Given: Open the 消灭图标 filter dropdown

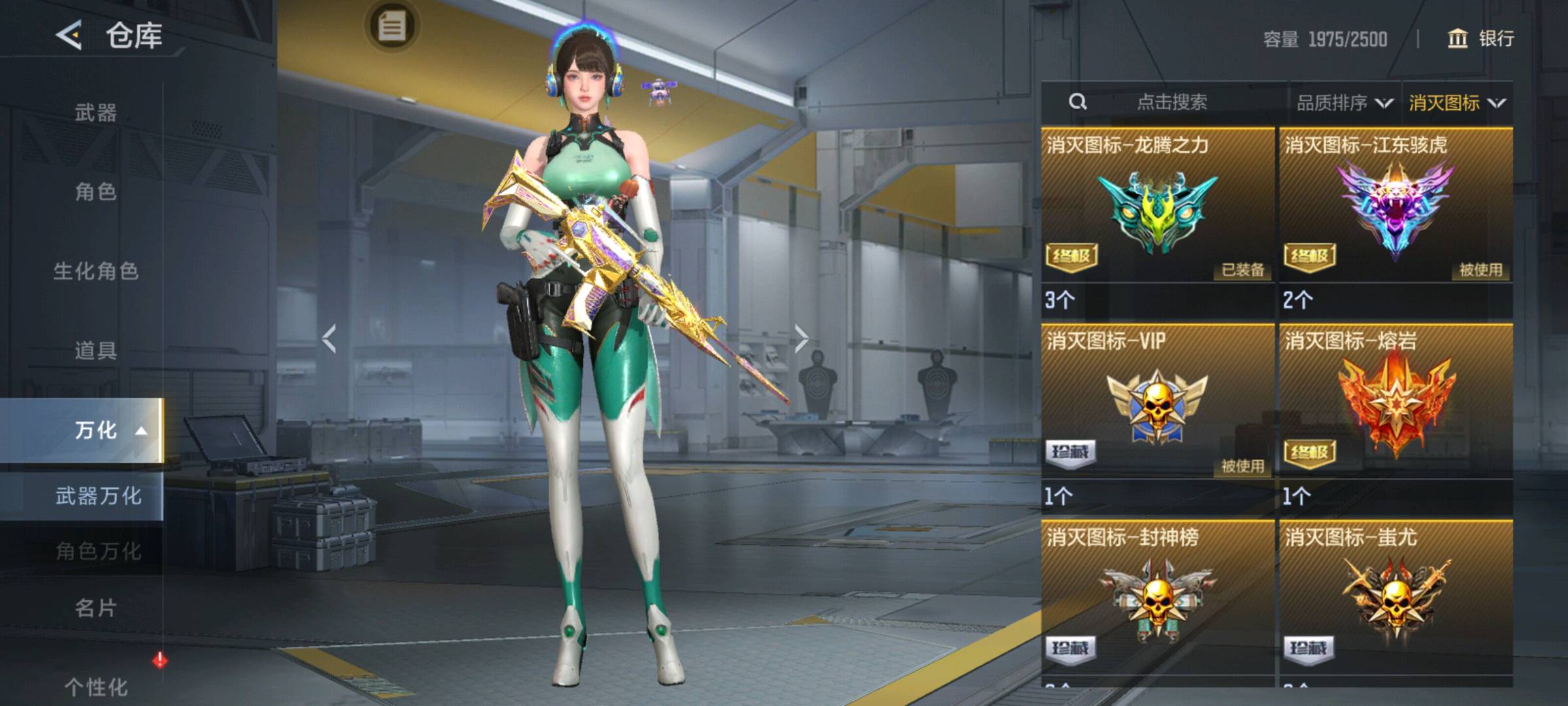Looking at the screenshot, I should click(x=1456, y=103).
